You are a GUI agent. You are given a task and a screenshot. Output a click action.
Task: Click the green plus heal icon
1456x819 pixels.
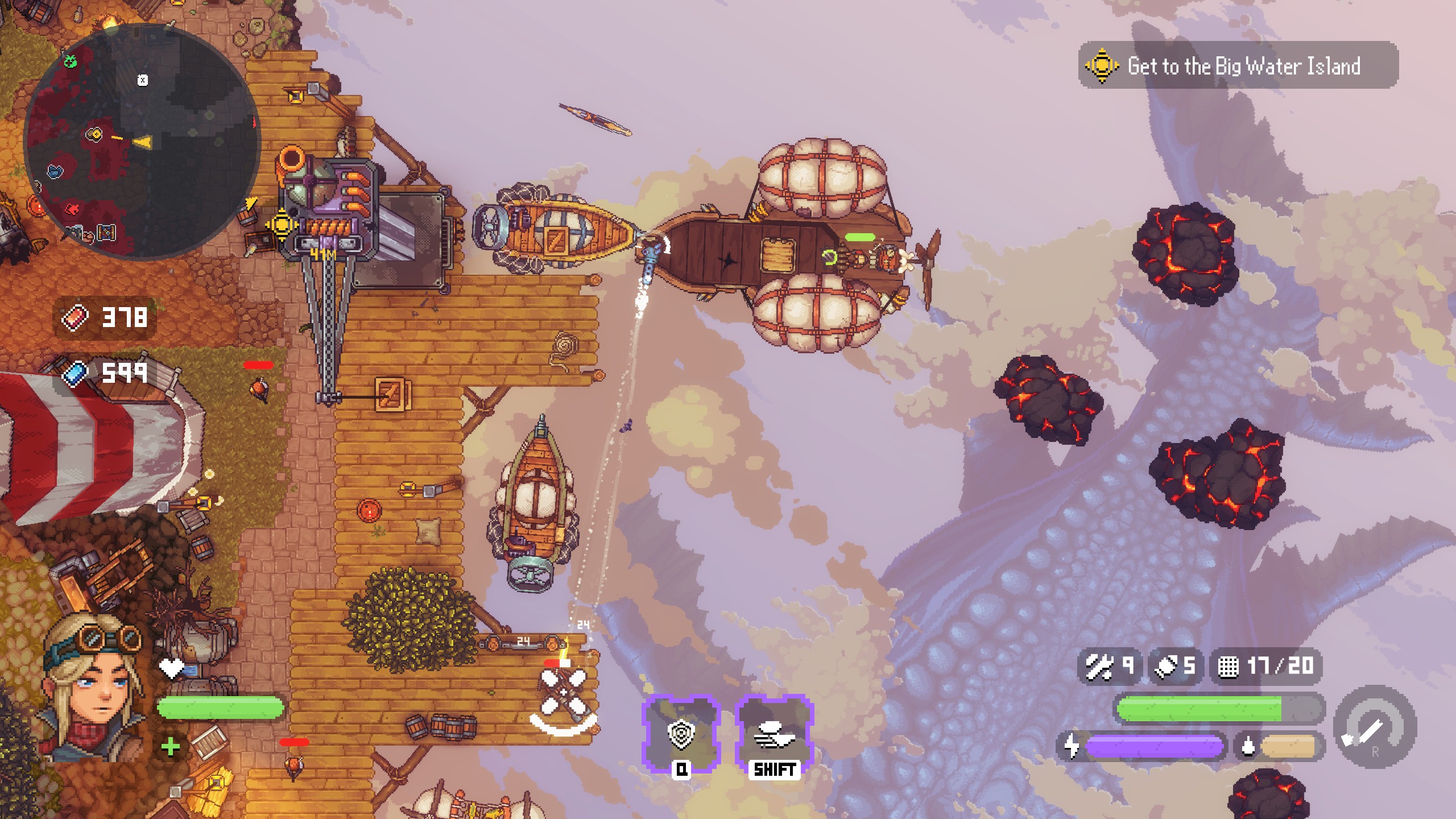[171, 747]
